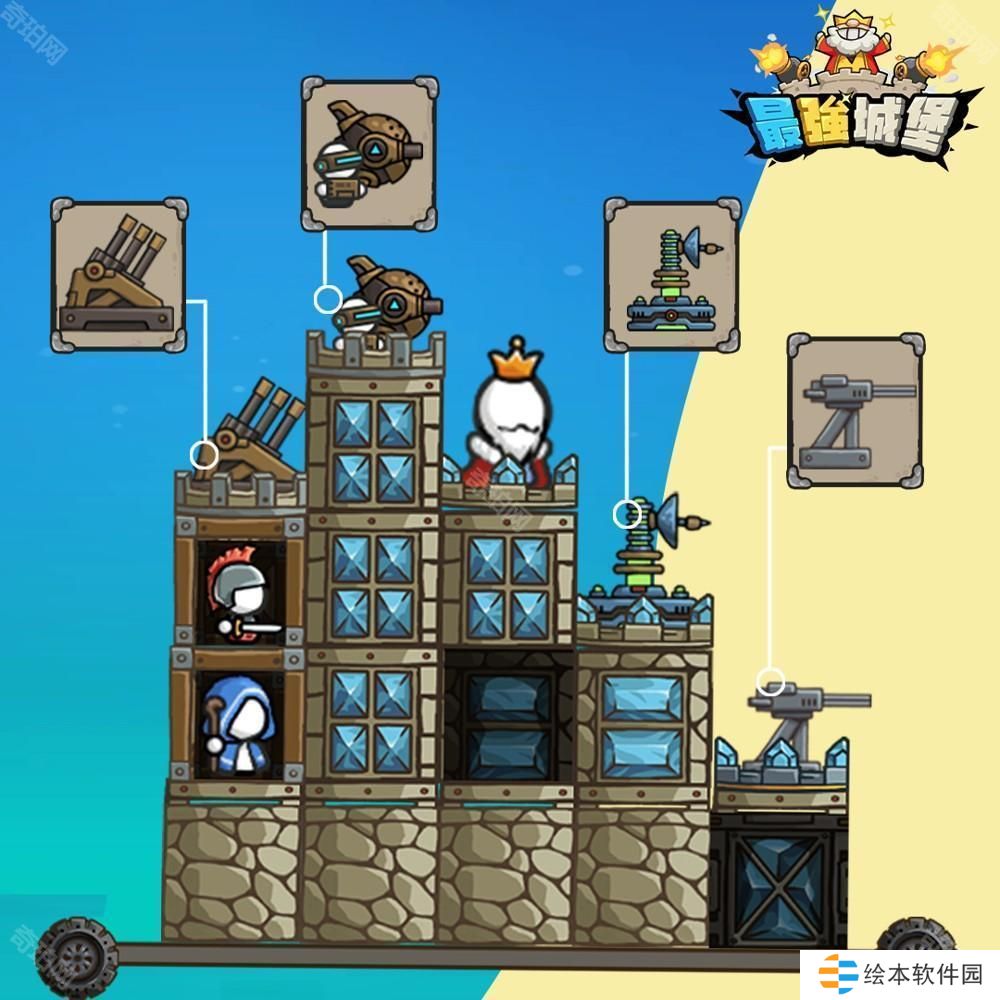Screen dimensions: 1000x1000
Task: Pick the gray machine gun turret card
Action: click(856, 412)
